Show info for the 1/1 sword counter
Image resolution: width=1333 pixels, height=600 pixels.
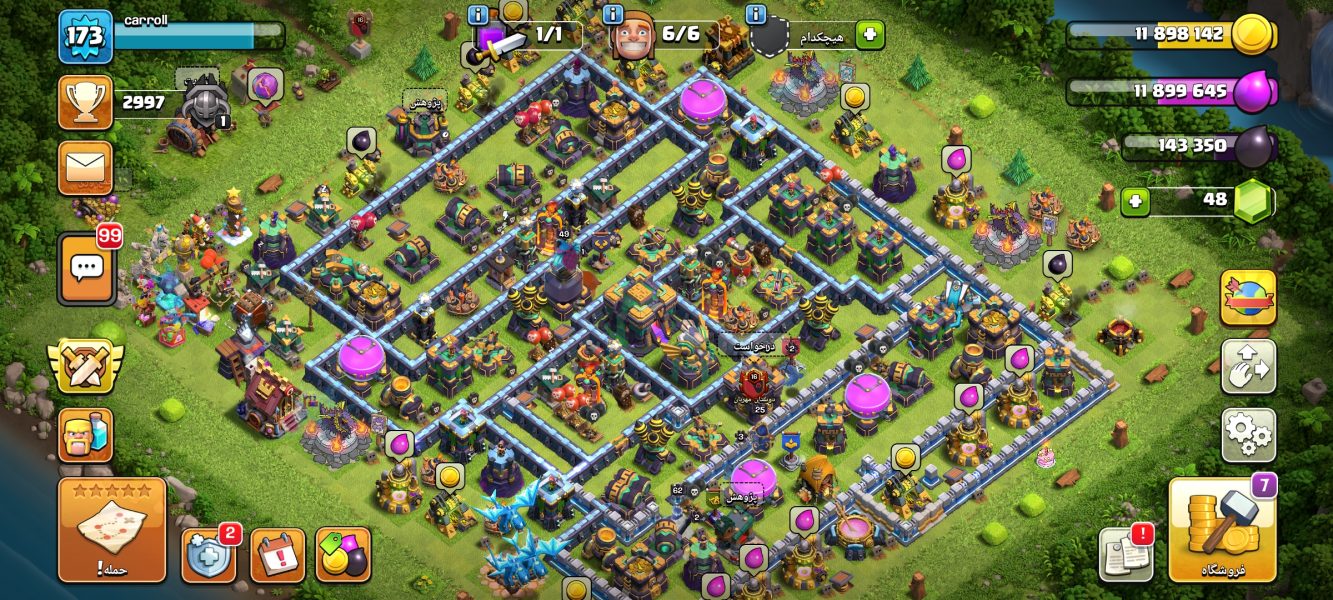click(x=478, y=15)
